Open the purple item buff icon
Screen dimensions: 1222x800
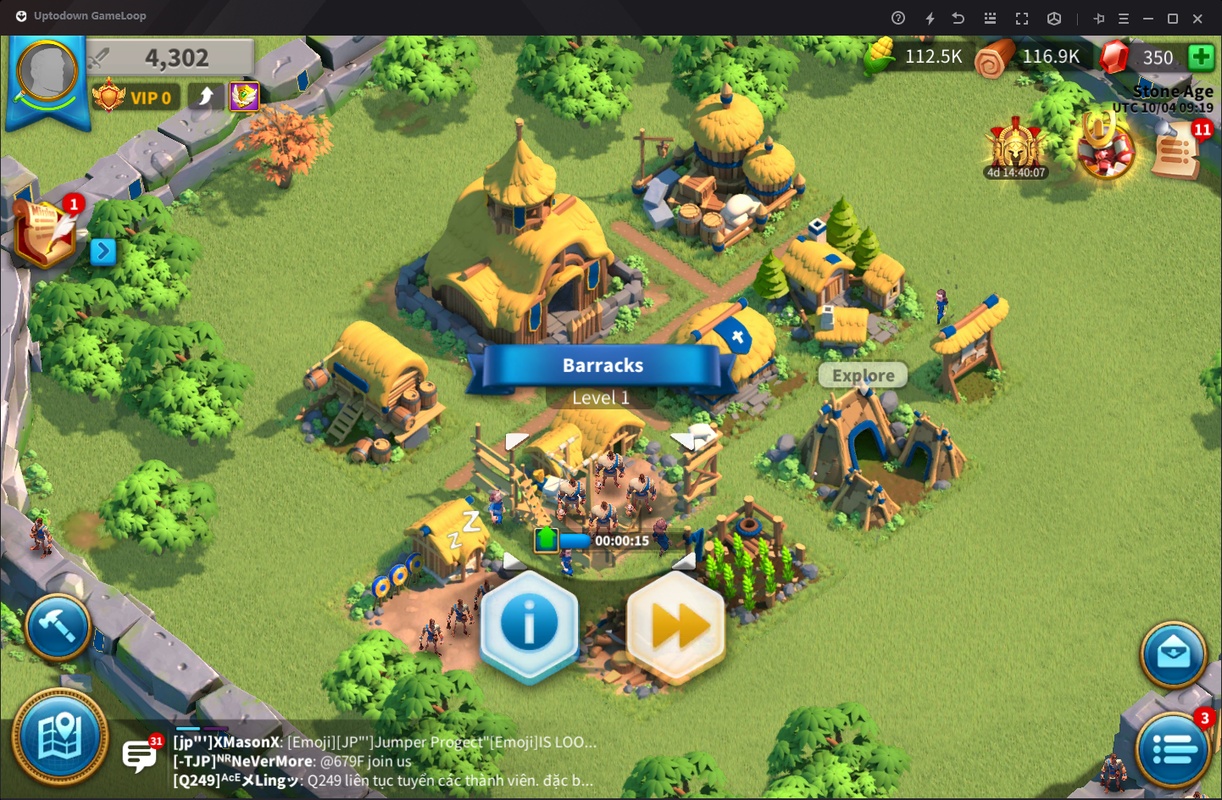point(244,97)
